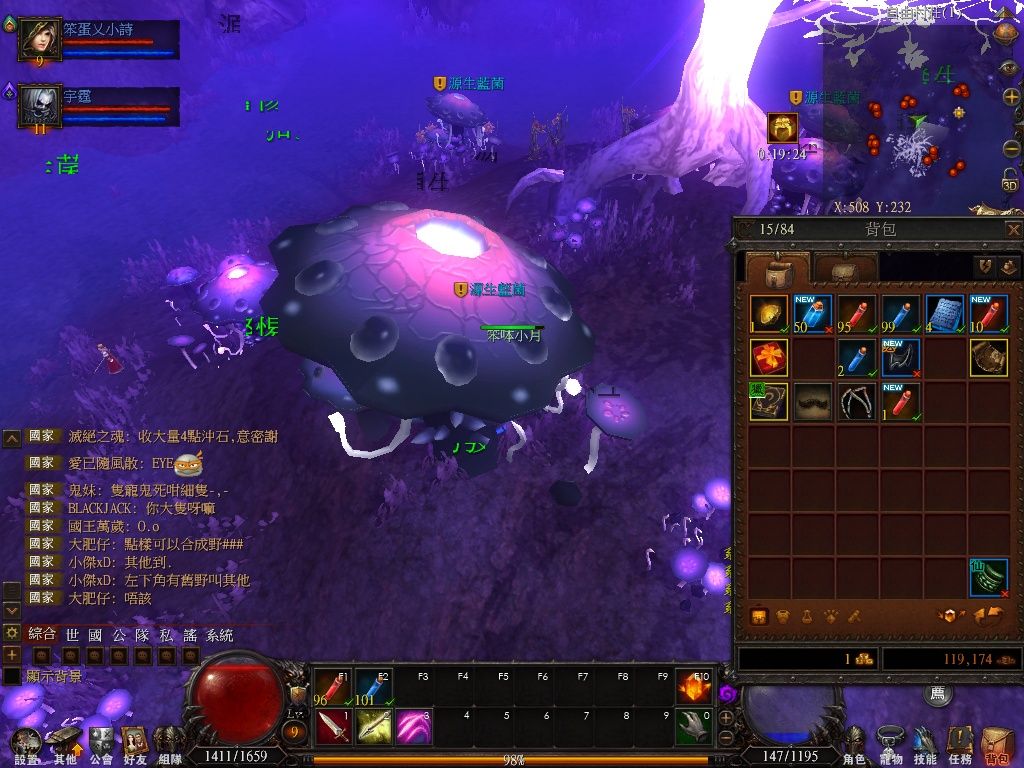The width and height of the screenshot is (1024, 768).
Task: Activate the pink slash skill in hotbar
Action: [413, 726]
